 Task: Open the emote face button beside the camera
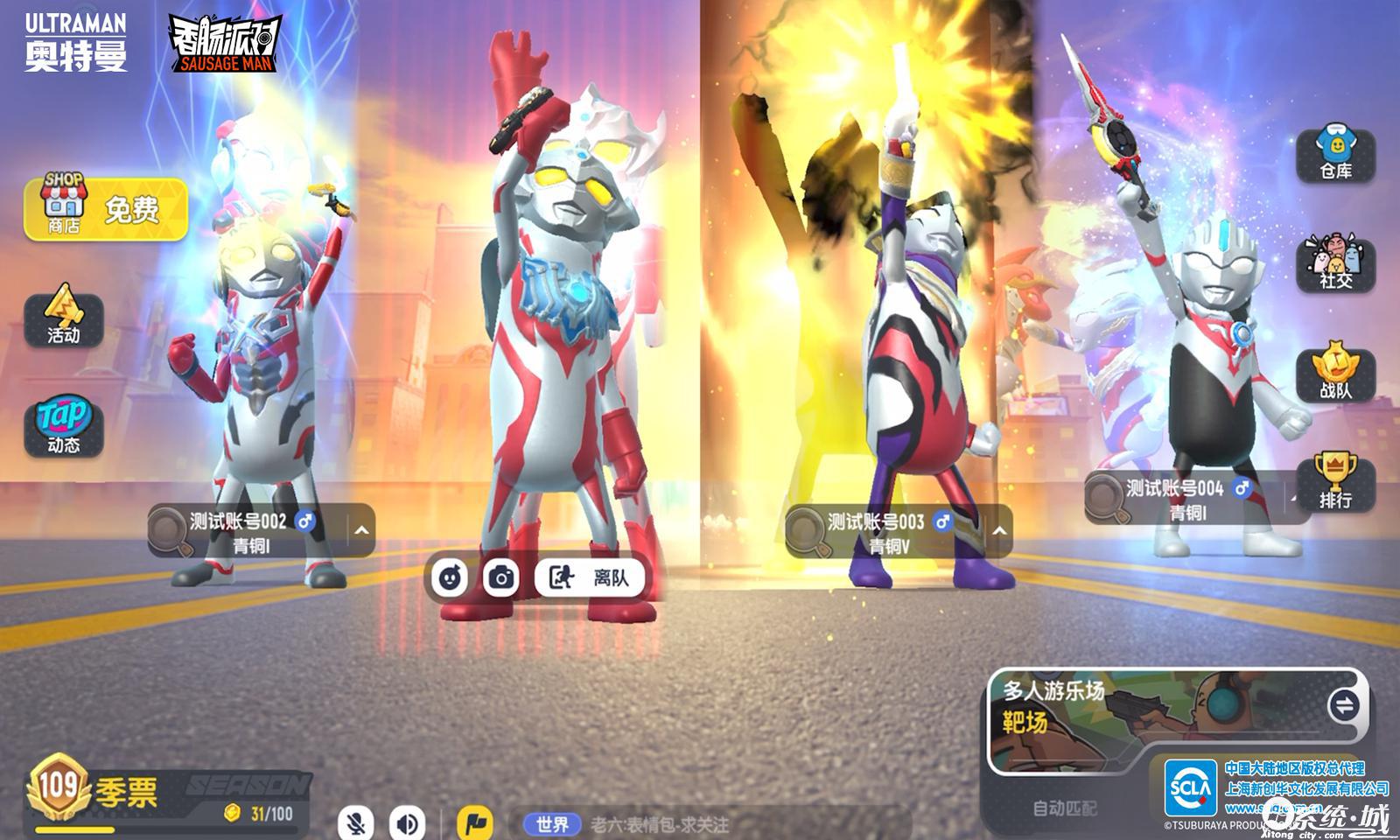(x=450, y=577)
